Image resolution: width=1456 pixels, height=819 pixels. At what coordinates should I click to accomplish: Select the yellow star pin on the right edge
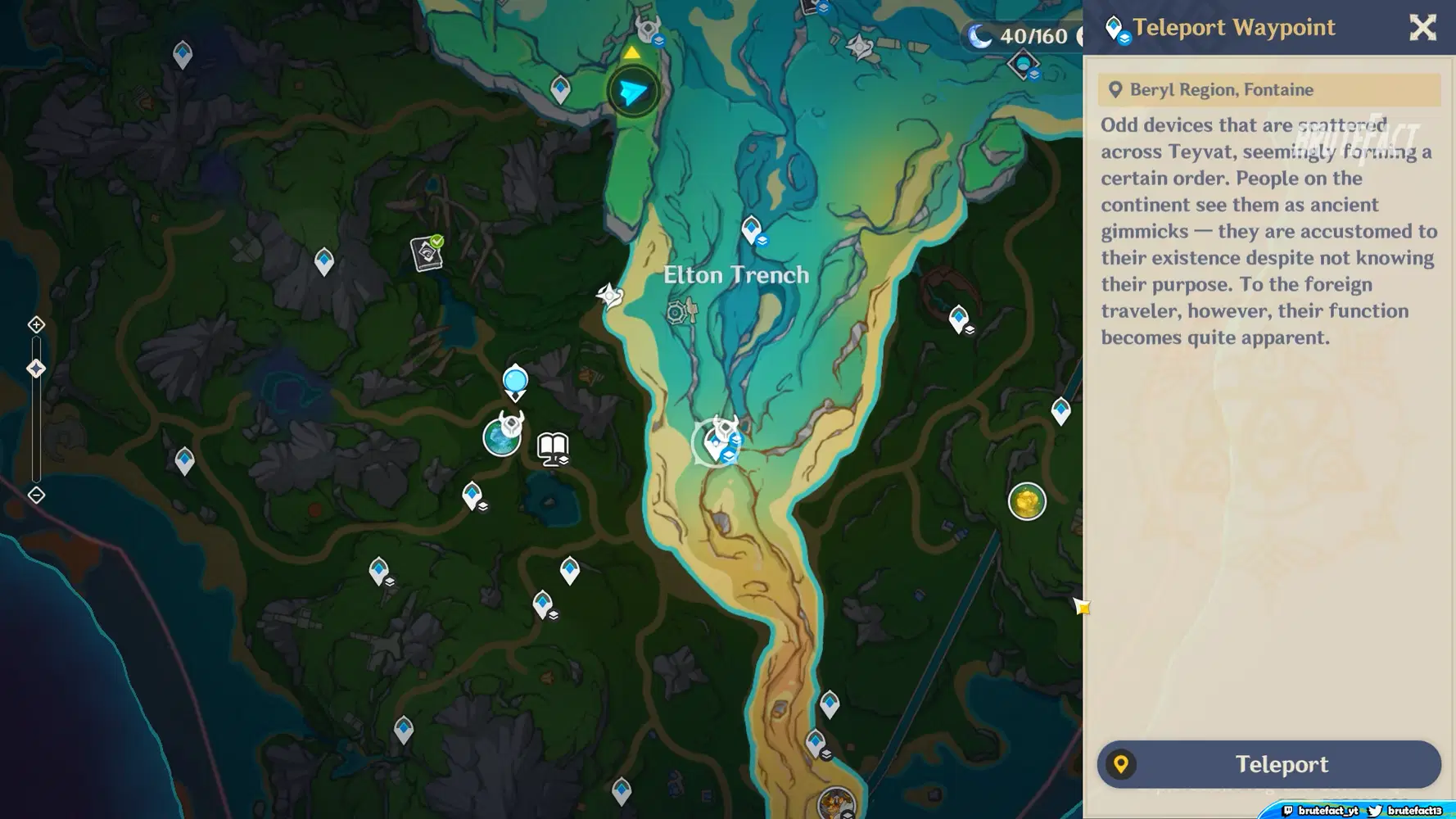click(x=1081, y=607)
